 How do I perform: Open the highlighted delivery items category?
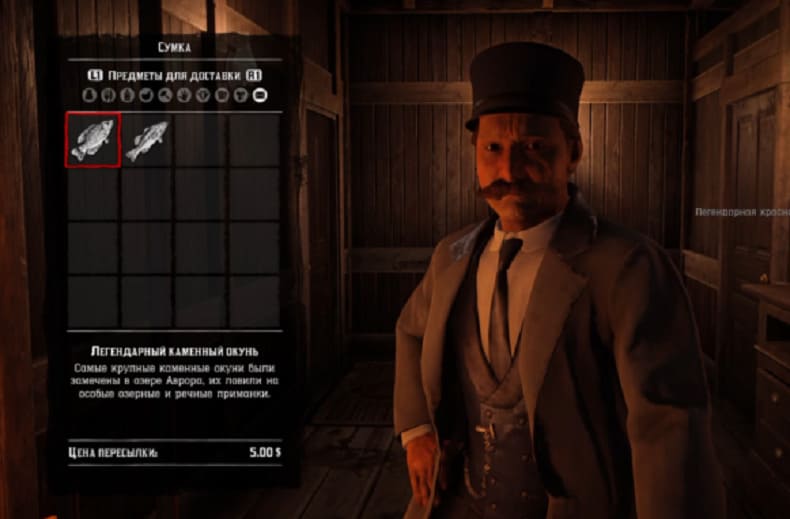[260, 96]
